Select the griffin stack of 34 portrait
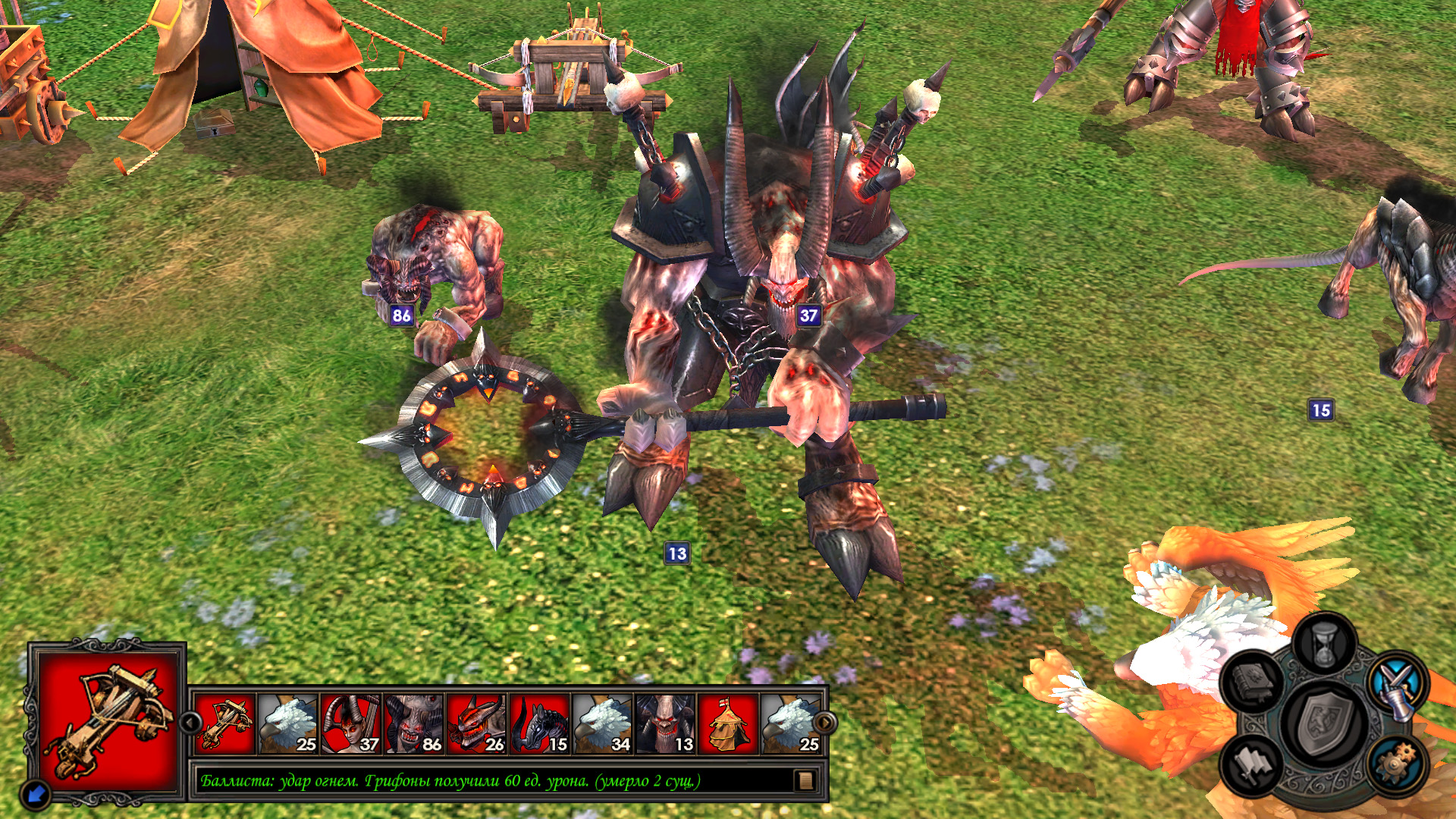The width and height of the screenshot is (1456, 819). point(603,724)
